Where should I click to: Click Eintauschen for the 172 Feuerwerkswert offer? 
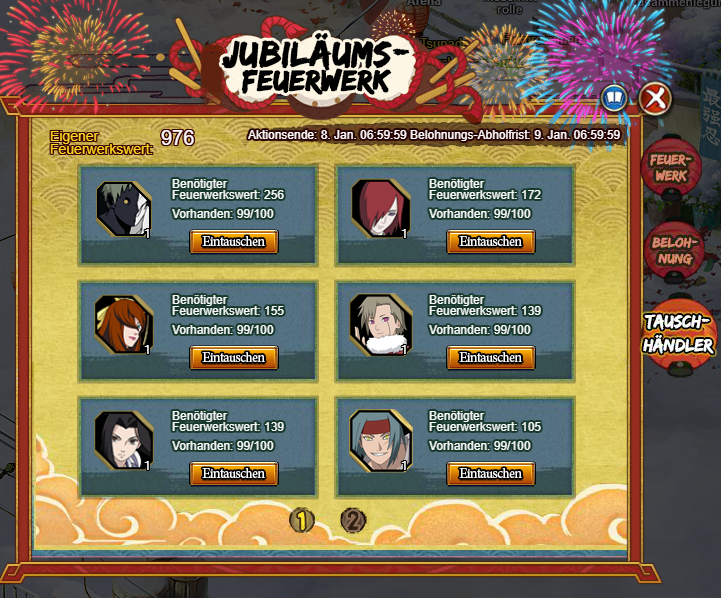click(490, 241)
